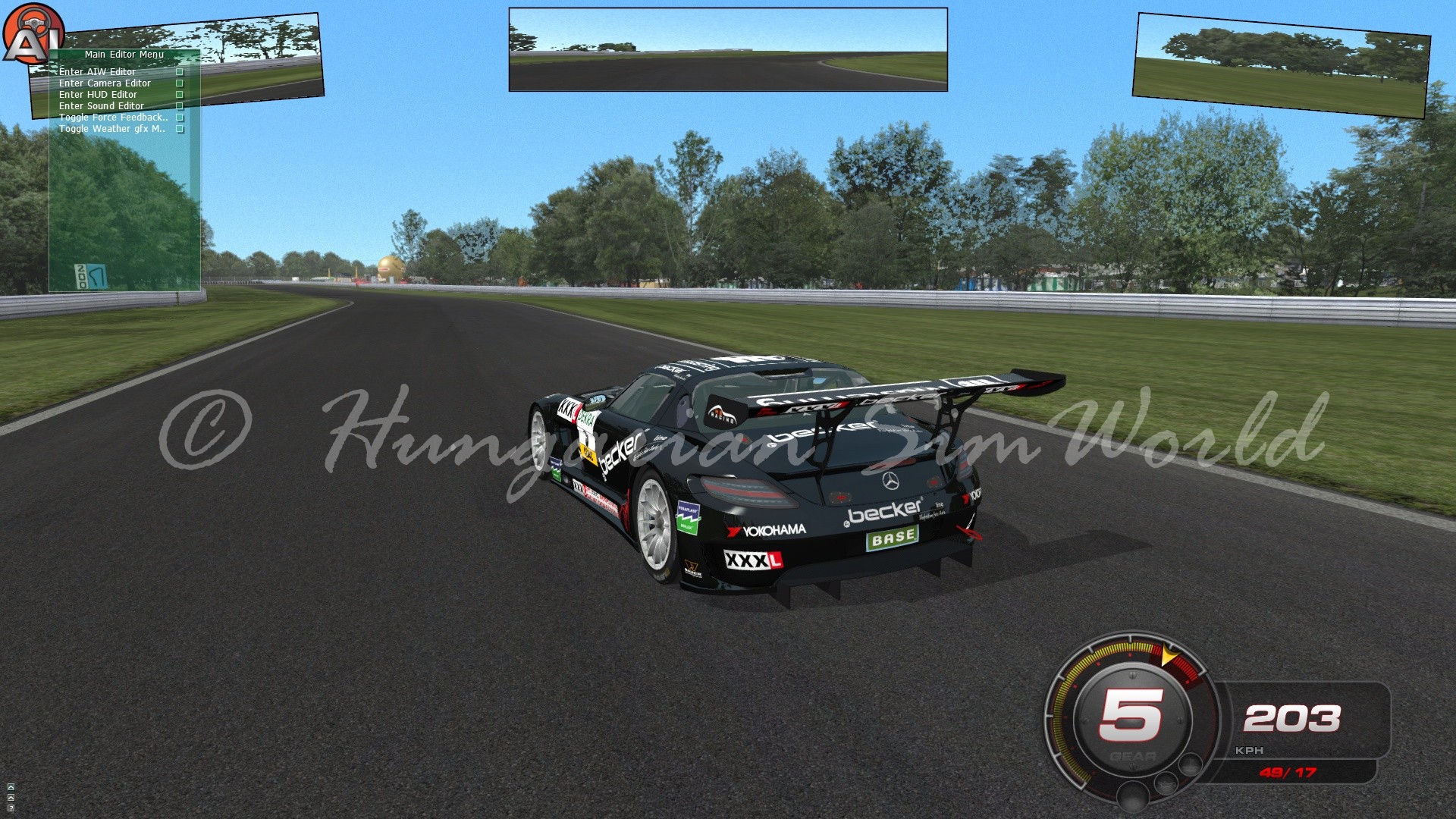The height and width of the screenshot is (819, 1456).
Task: Choose Enter HUD Editor
Action: [98, 95]
